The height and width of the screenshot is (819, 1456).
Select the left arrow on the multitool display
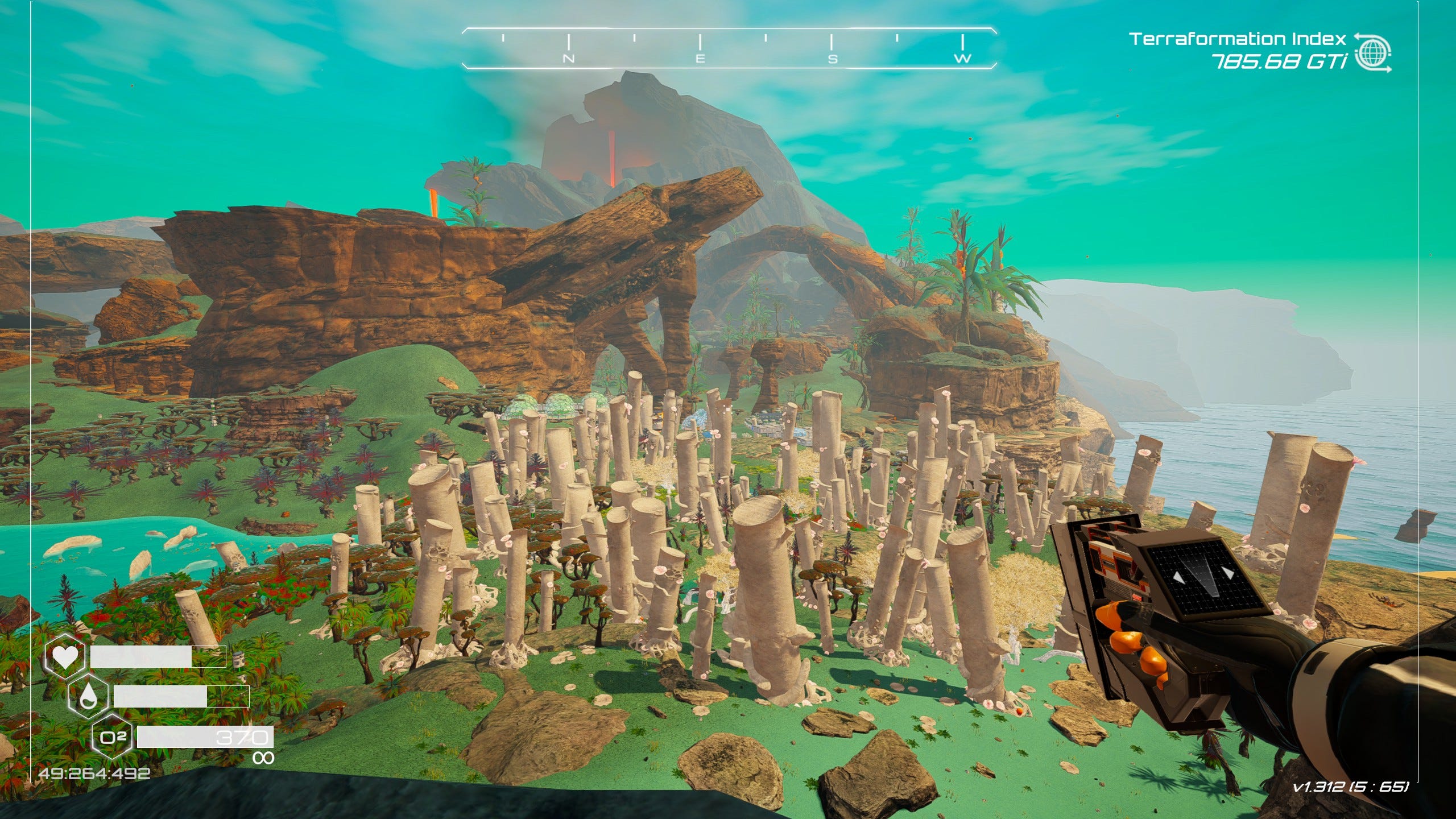(1179, 577)
